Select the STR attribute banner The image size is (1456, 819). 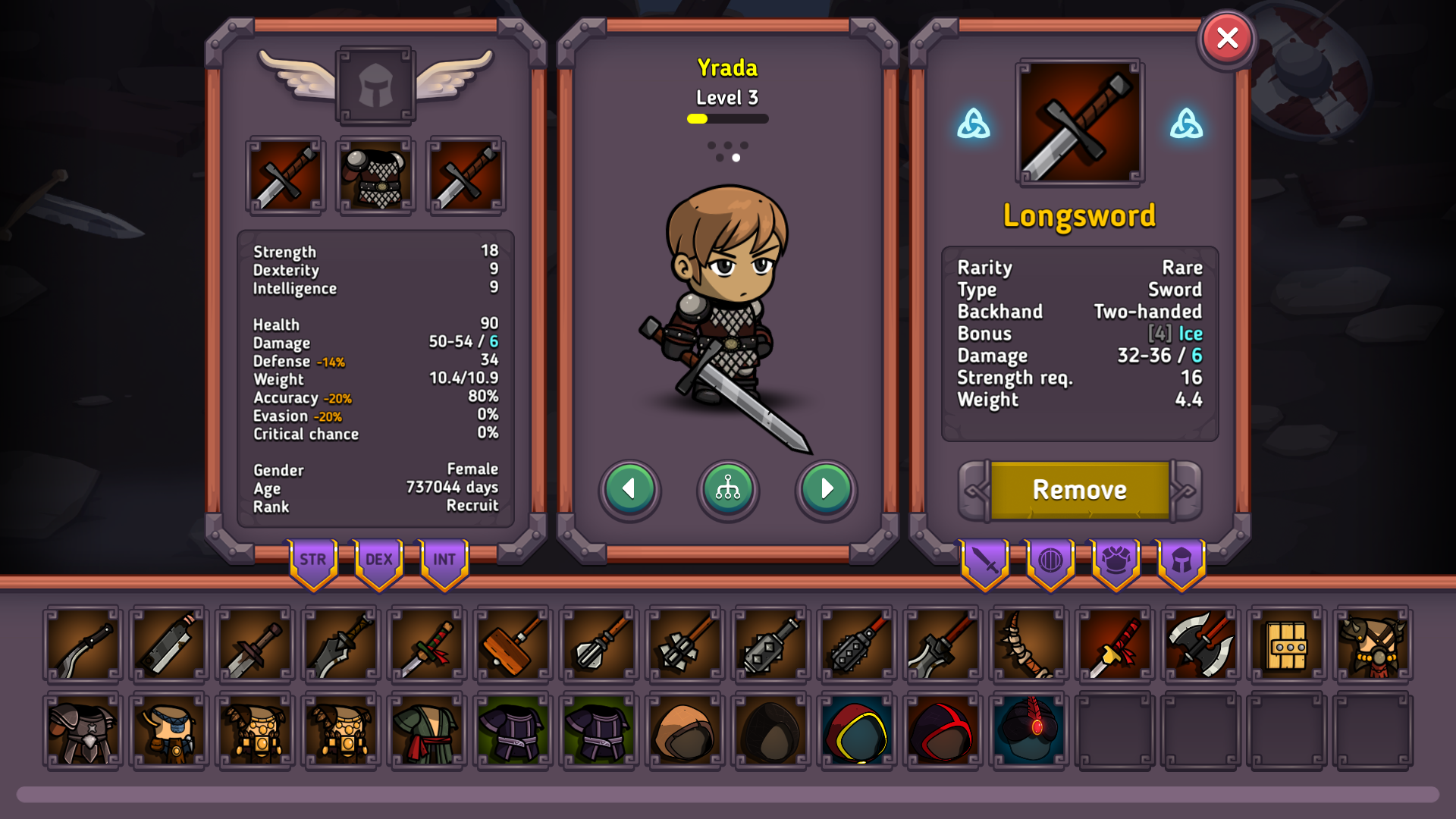[312, 561]
